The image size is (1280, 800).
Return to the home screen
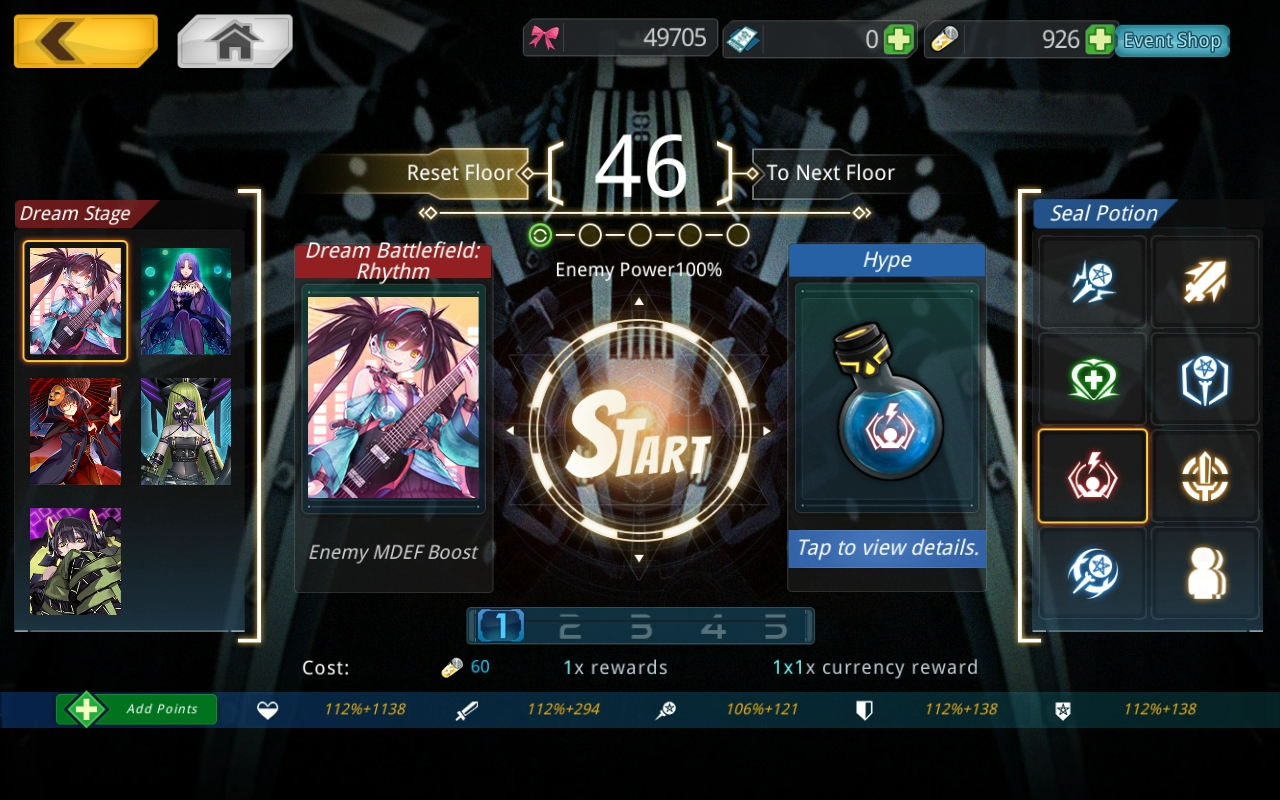point(235,41)
